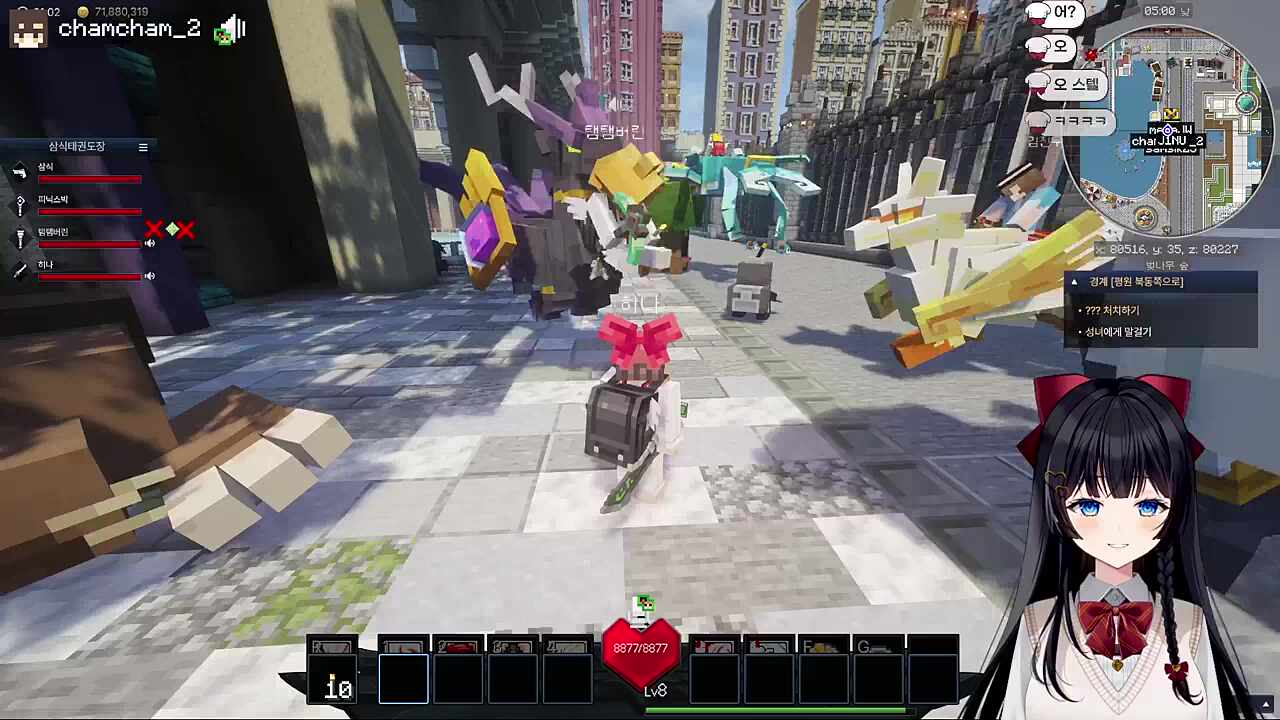Click the chamcham_2 streamer avatar
The height and width of the screenshot is (720, 1280).
[28, 29]
